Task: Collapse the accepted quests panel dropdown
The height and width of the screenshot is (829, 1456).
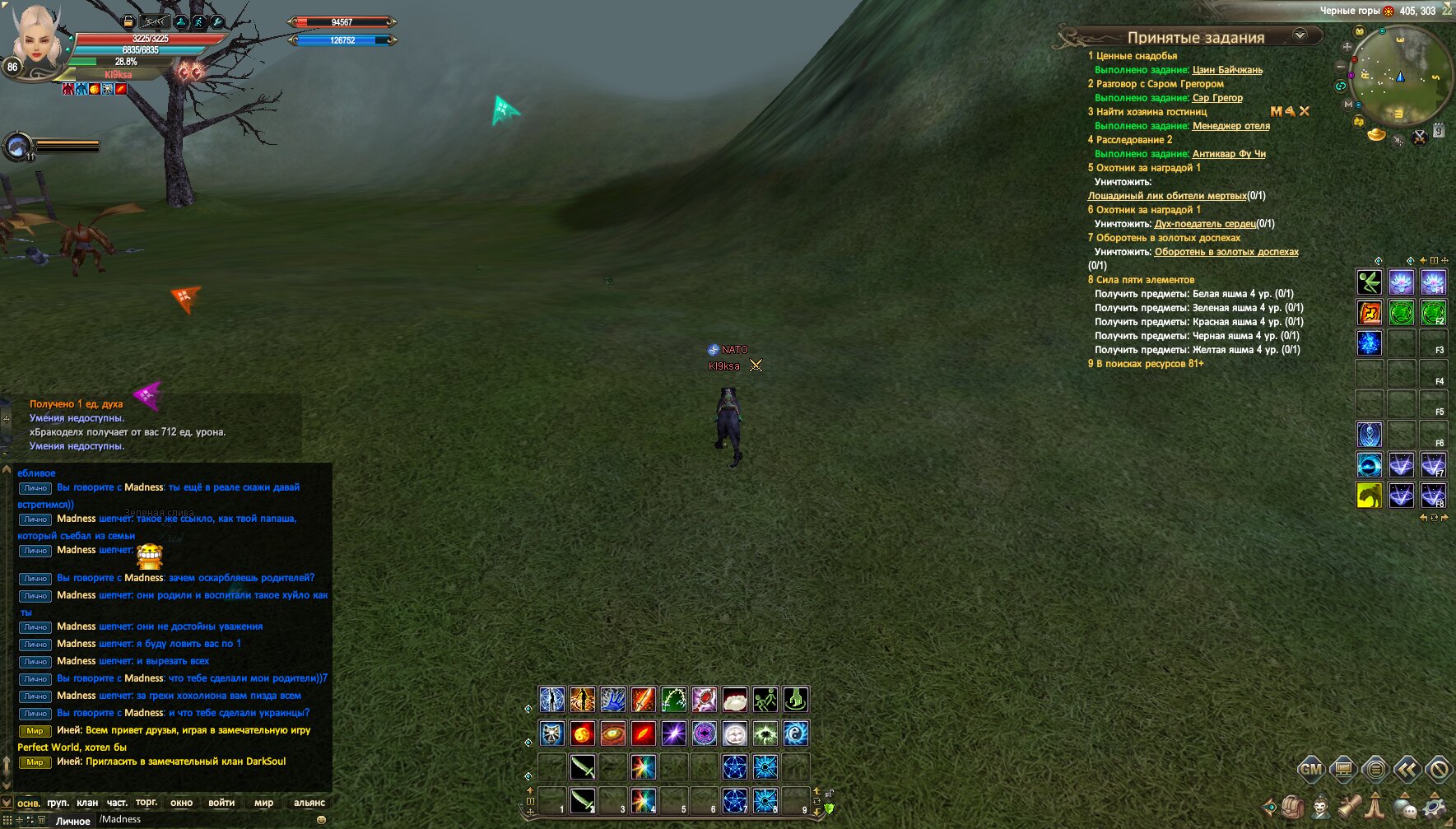Action: click(x=1300, y=35)
